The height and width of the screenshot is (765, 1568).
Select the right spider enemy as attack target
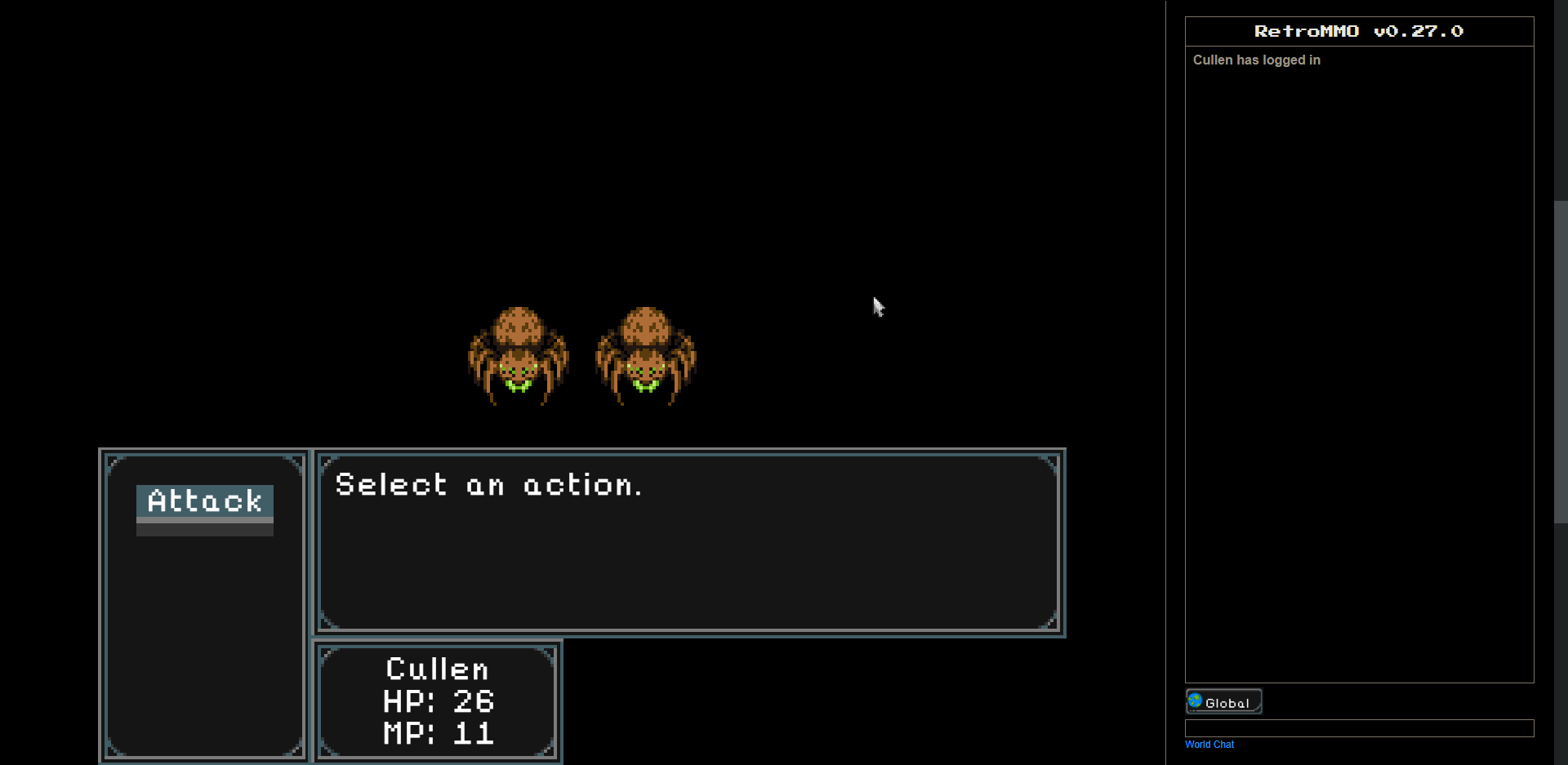[x=647, y=355]
